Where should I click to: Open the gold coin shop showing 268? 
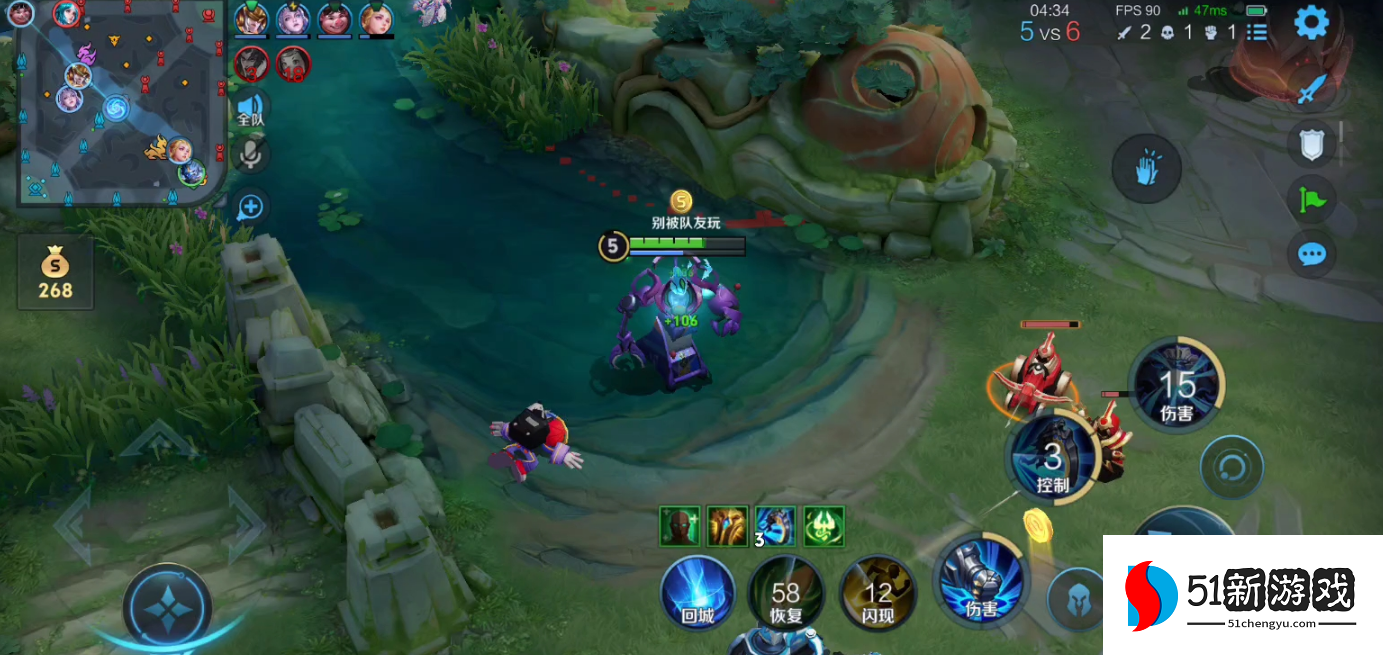tap(55, 273)
